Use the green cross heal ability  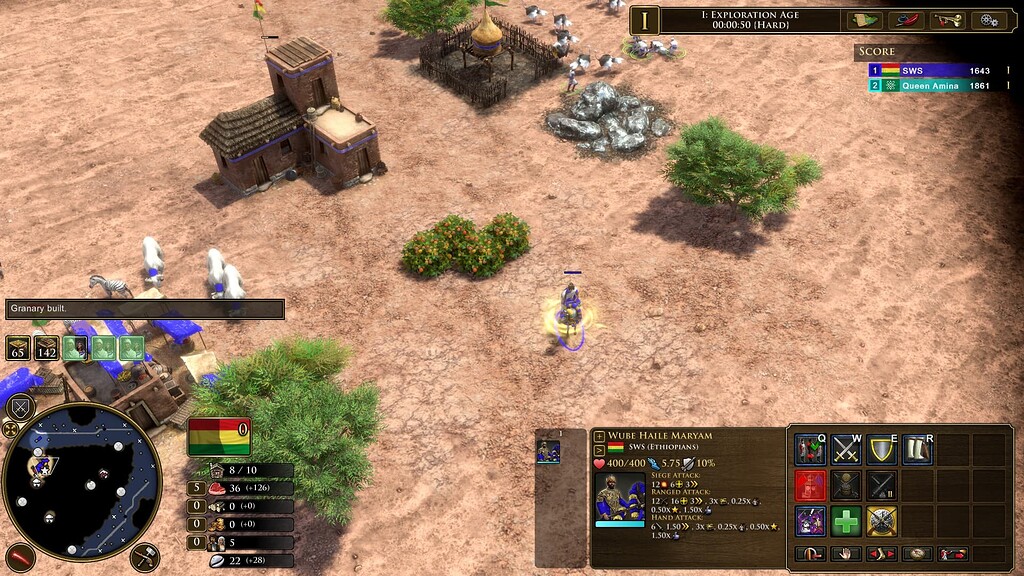point(846,521)
